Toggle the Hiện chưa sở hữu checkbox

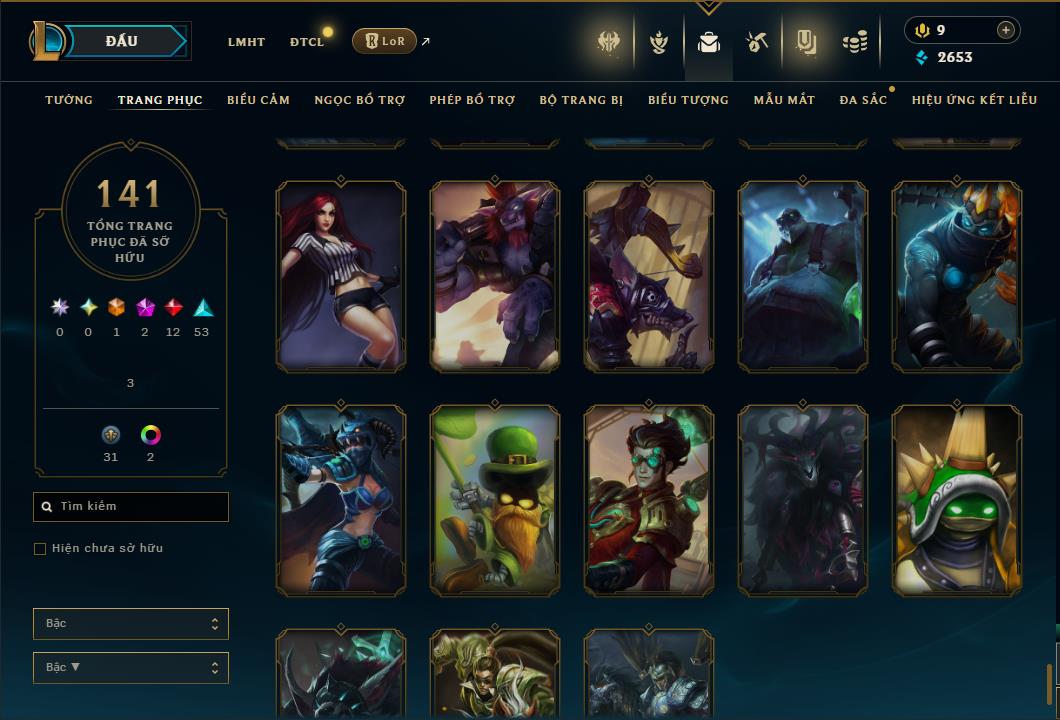tap(40, 548)
